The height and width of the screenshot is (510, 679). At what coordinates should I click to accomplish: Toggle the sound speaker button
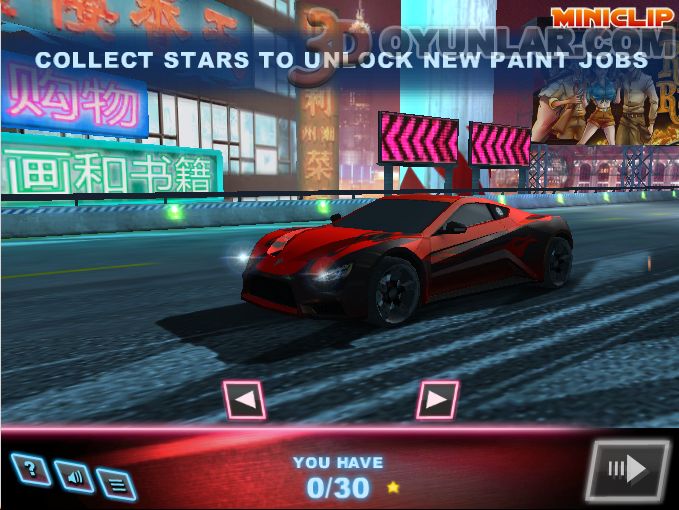point(74,477)
